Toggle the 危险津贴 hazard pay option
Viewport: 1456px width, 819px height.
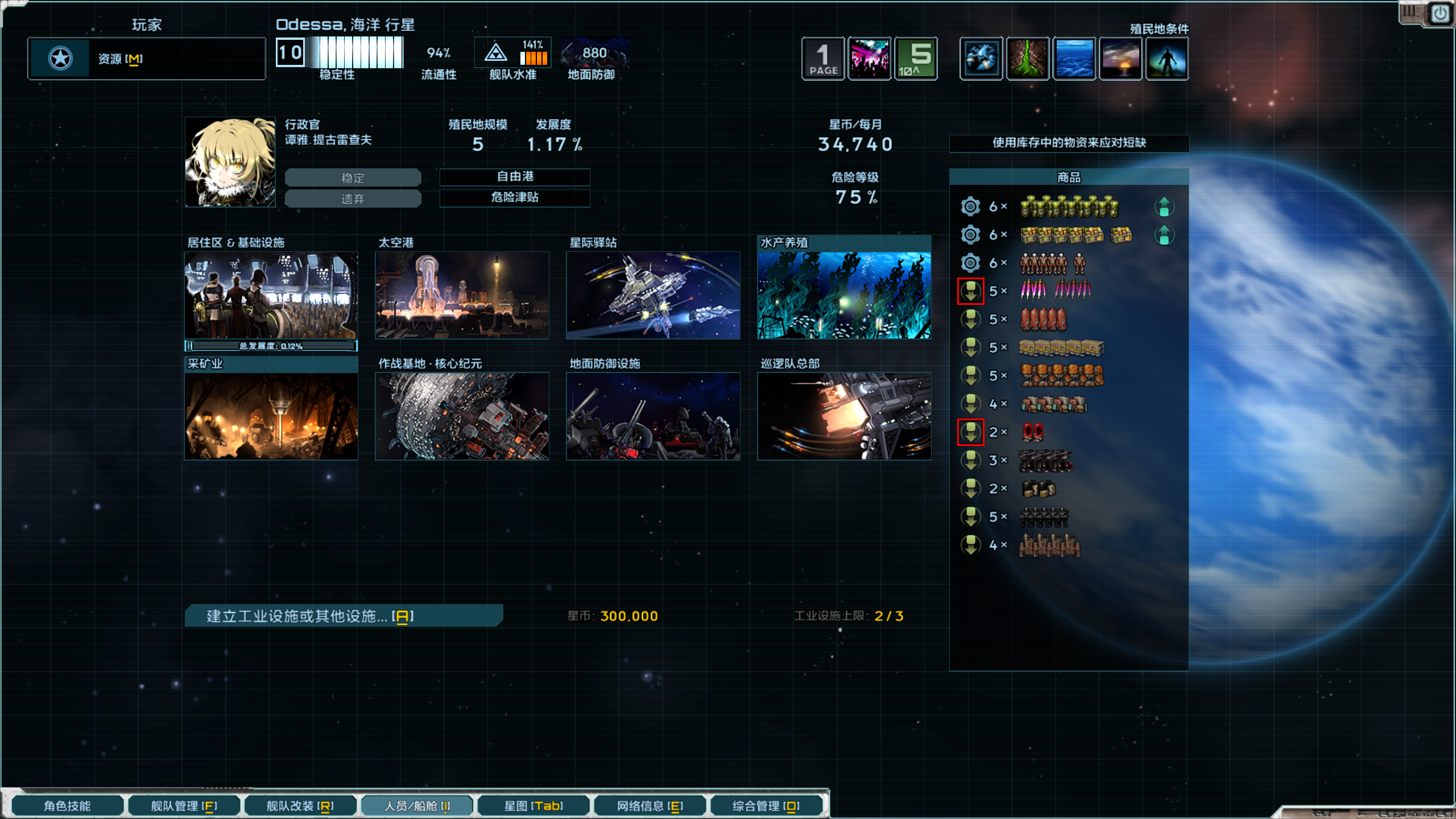[515, 197]
